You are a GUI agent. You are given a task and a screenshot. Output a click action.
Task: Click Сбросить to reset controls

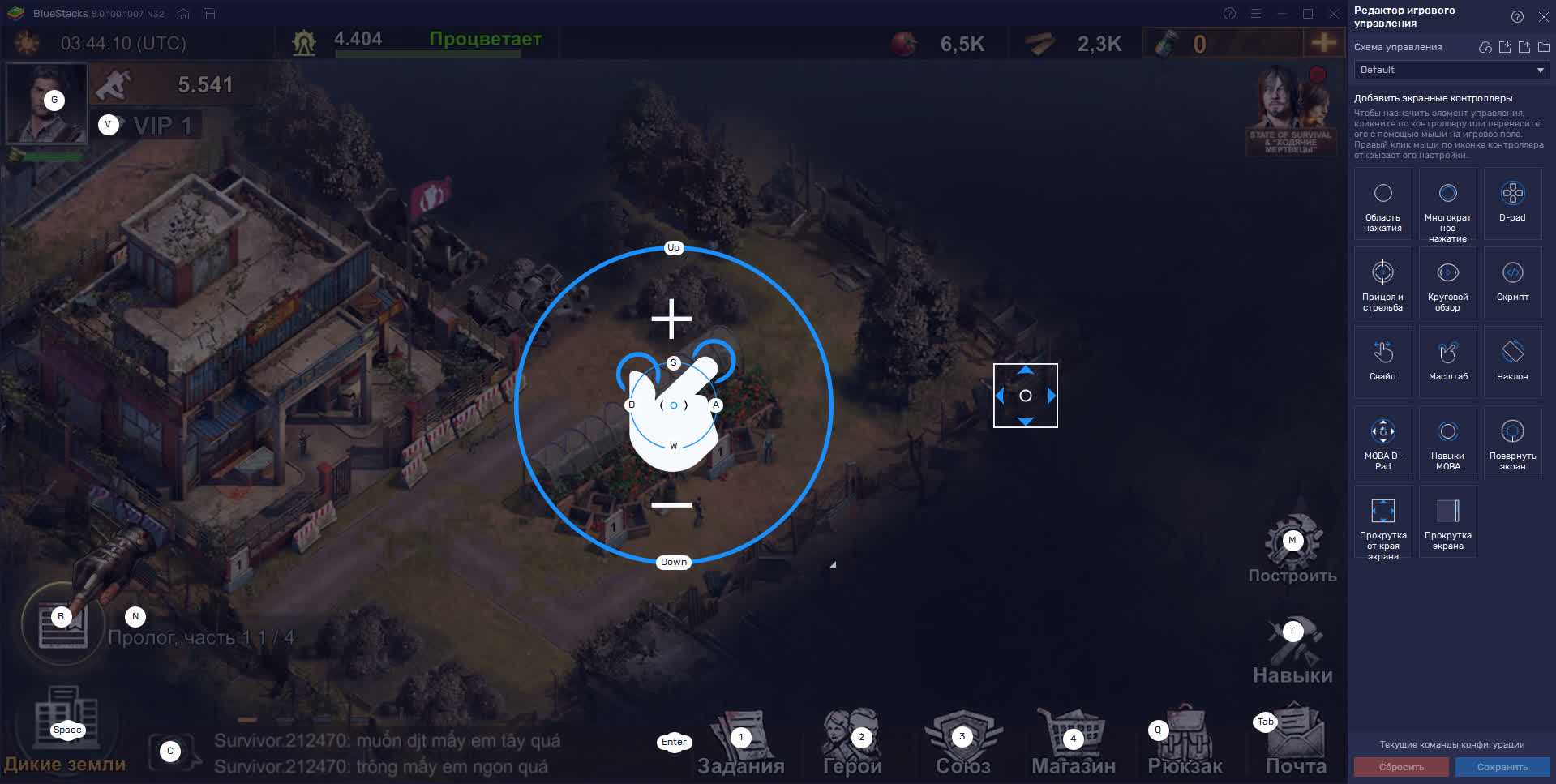click(1401, 767)
